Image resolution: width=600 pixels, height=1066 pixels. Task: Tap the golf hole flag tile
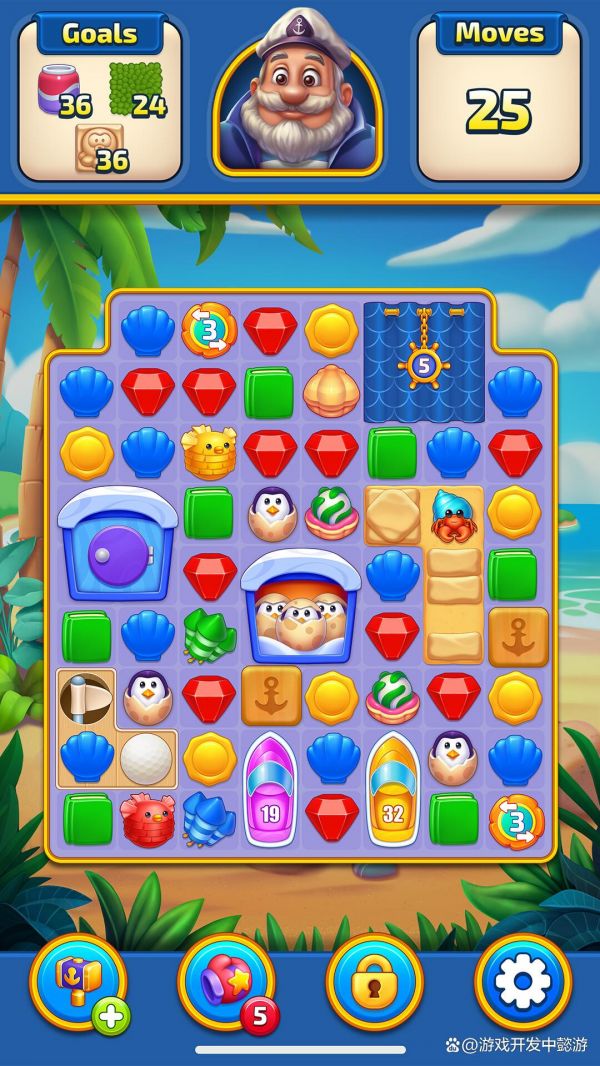[x=86, y=697]
